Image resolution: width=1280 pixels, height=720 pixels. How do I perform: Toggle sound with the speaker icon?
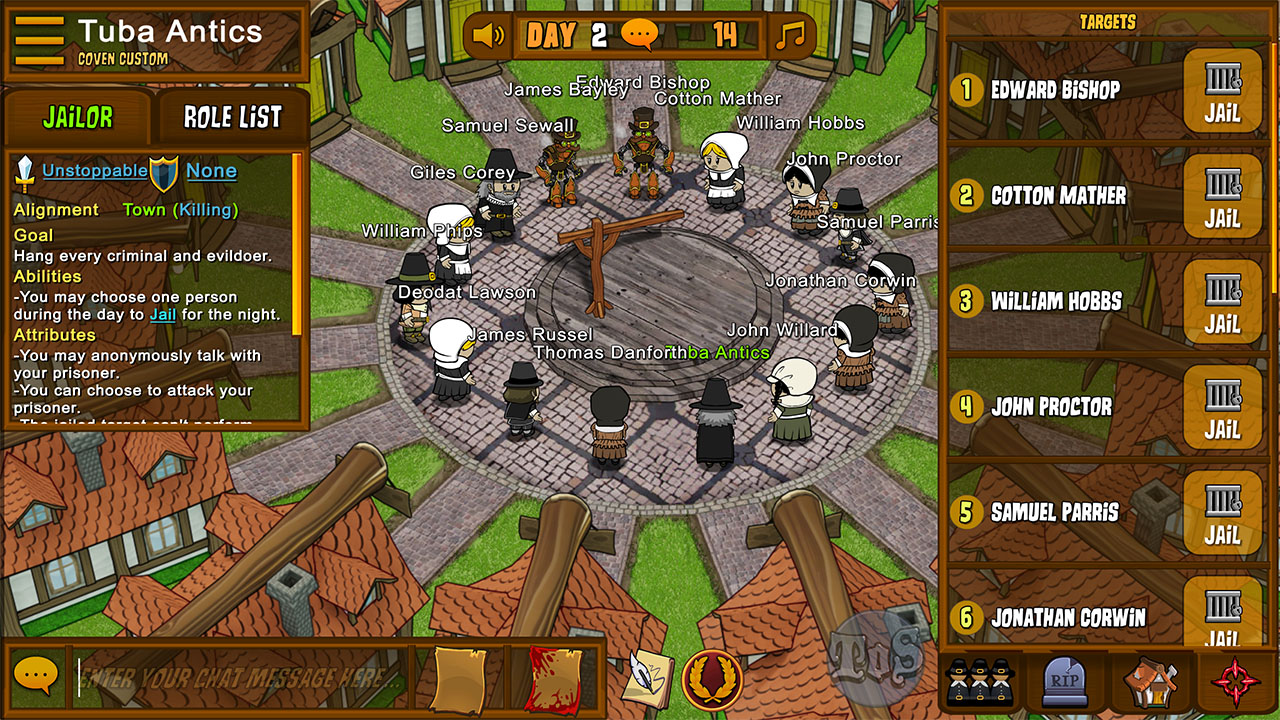488,36
